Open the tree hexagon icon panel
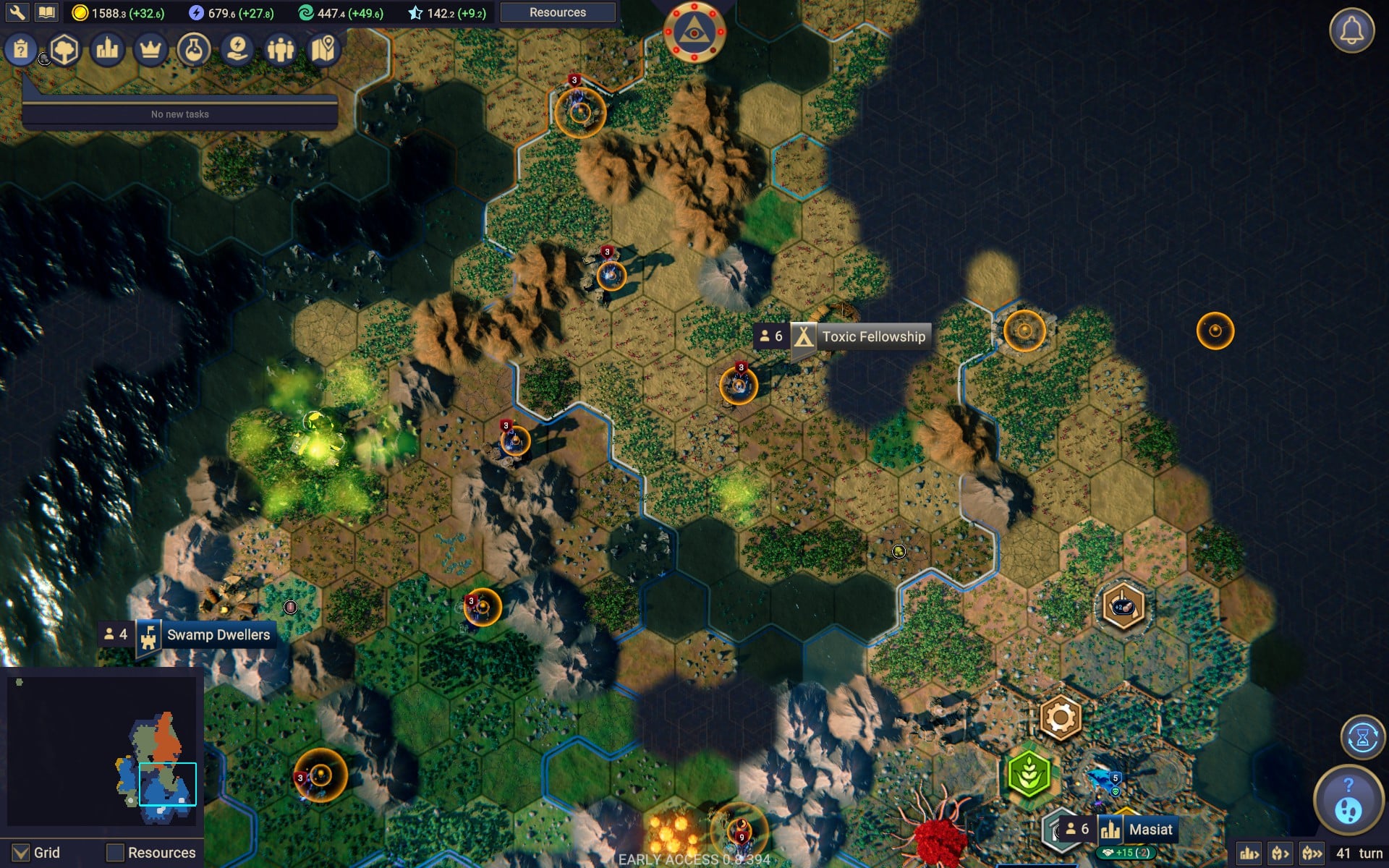 coord(64,50)
